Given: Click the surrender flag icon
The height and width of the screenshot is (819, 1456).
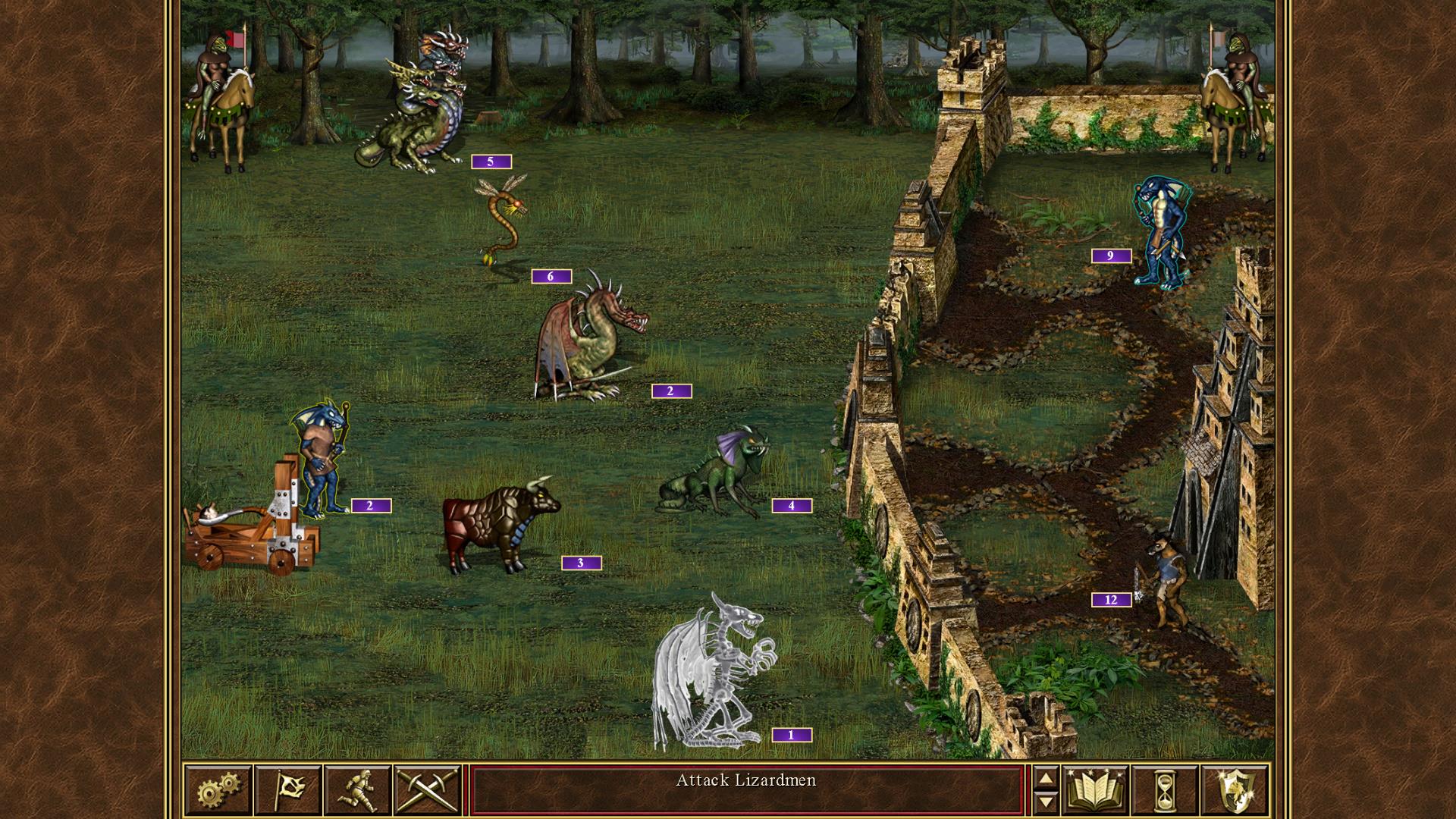Looking at the screenshot, I should pyautogui.click(x=287, y=789).
